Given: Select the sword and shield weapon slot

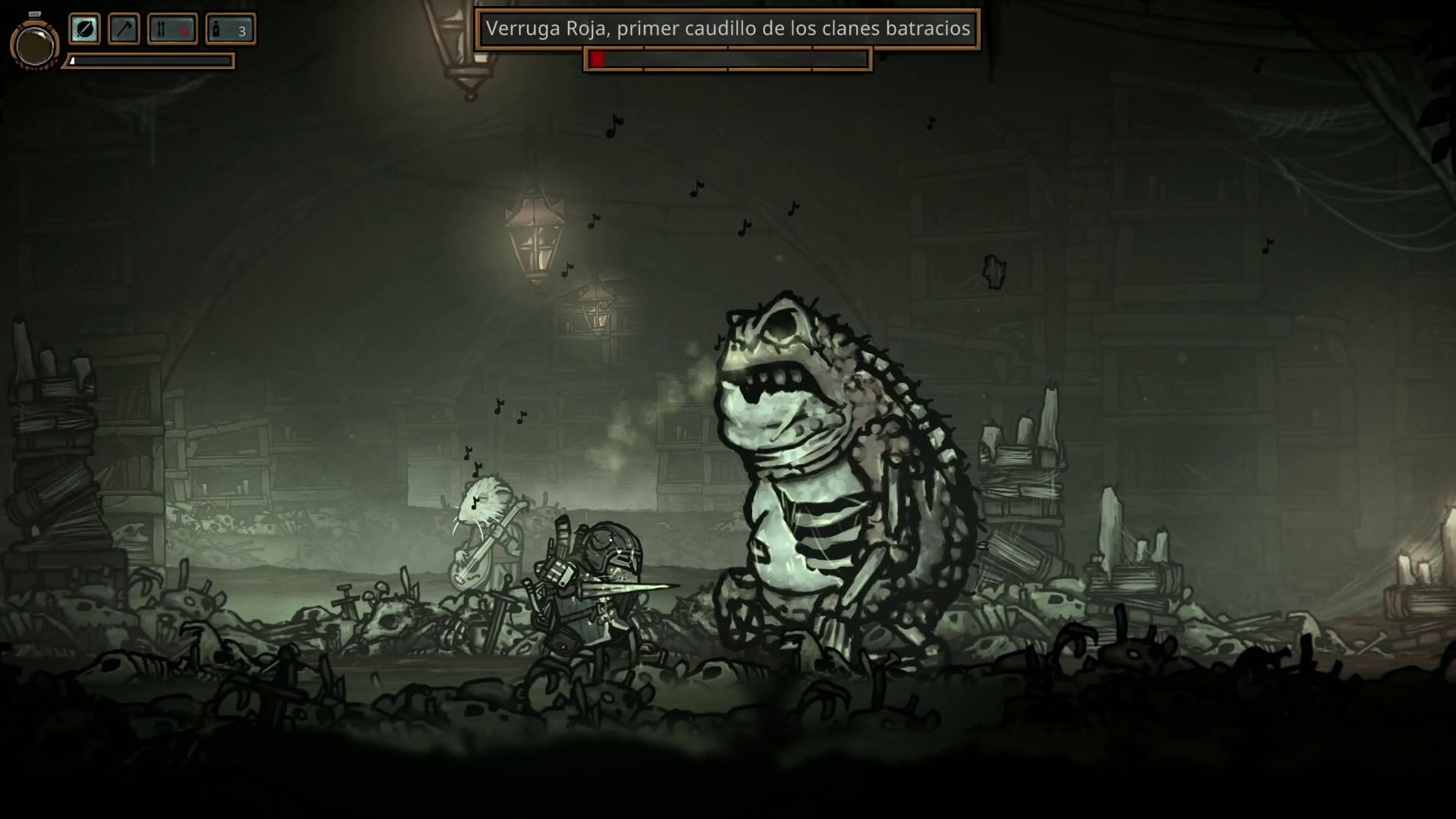Looking at the screenshot, I should click(85, 30).
